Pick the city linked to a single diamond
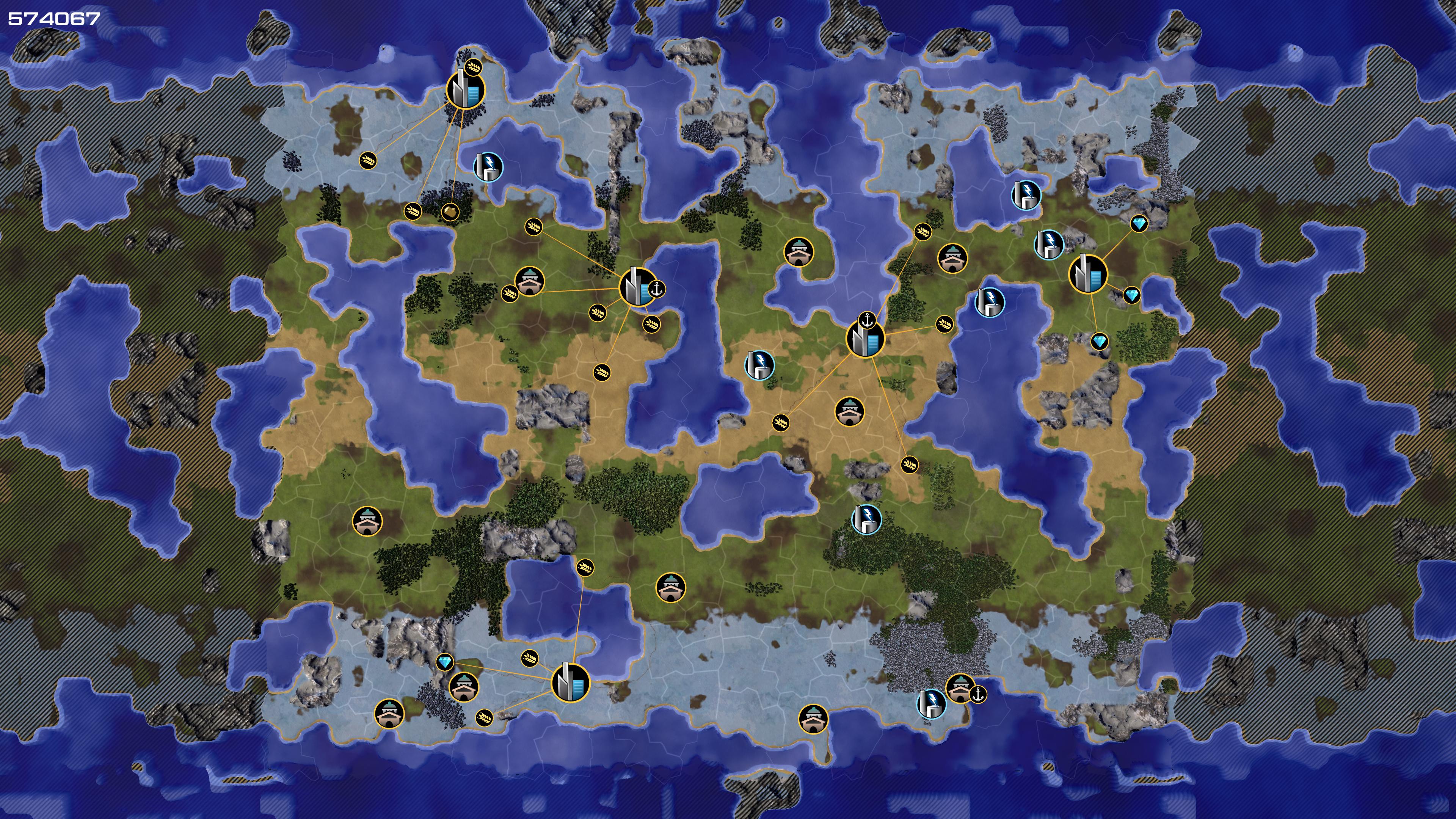 pos(570,683)
